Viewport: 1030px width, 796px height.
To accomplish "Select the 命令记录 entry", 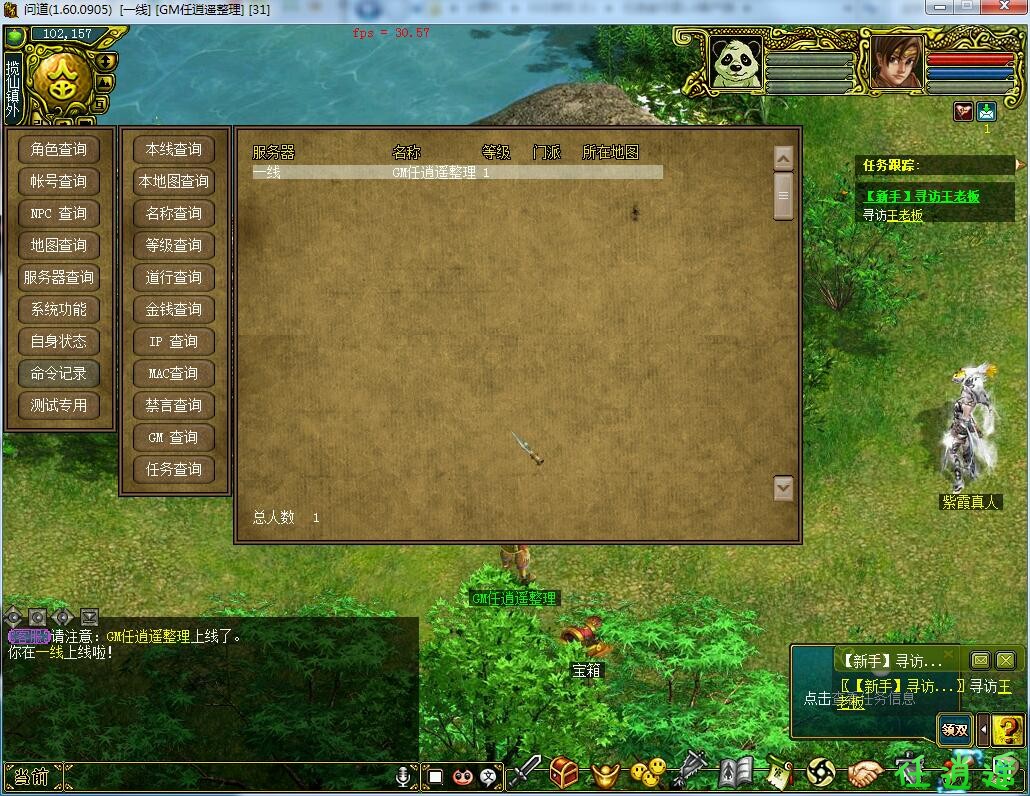I will 59,374.
